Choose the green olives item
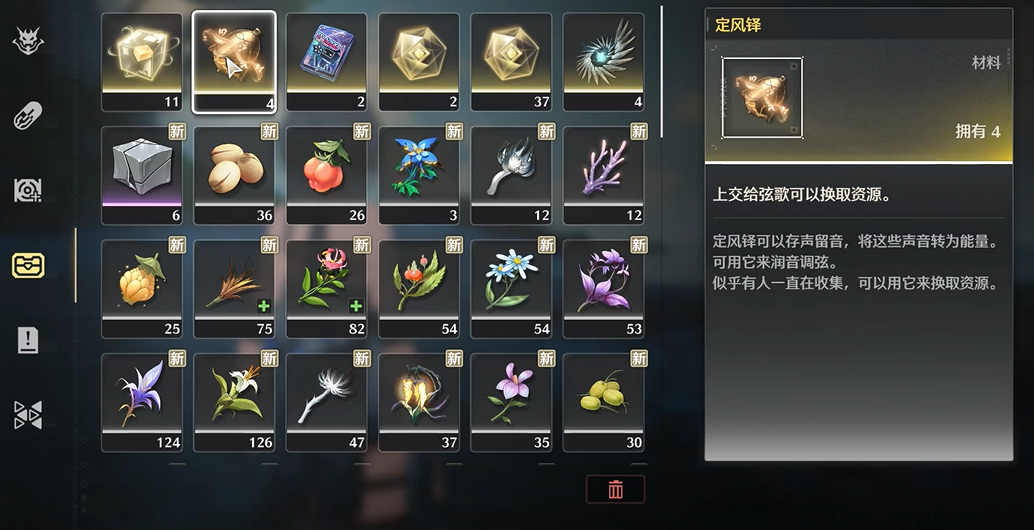The width and height of the screenshot is (1034, 530). click(x=603, y=394)
